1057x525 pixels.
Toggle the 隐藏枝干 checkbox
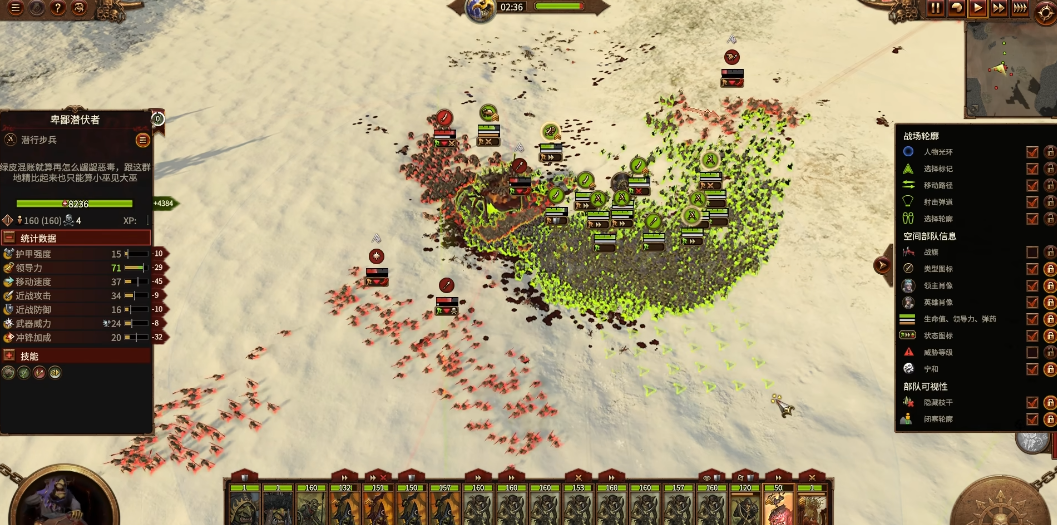[1032, 403]
